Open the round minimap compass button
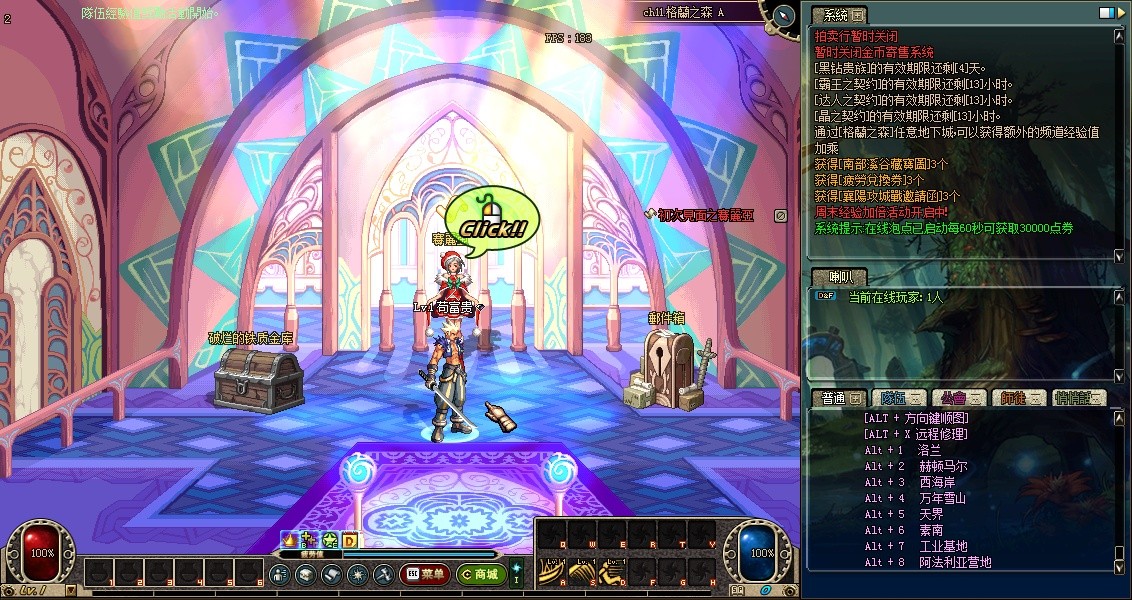This screenshot has width=1132, height=600. (783, 15)
